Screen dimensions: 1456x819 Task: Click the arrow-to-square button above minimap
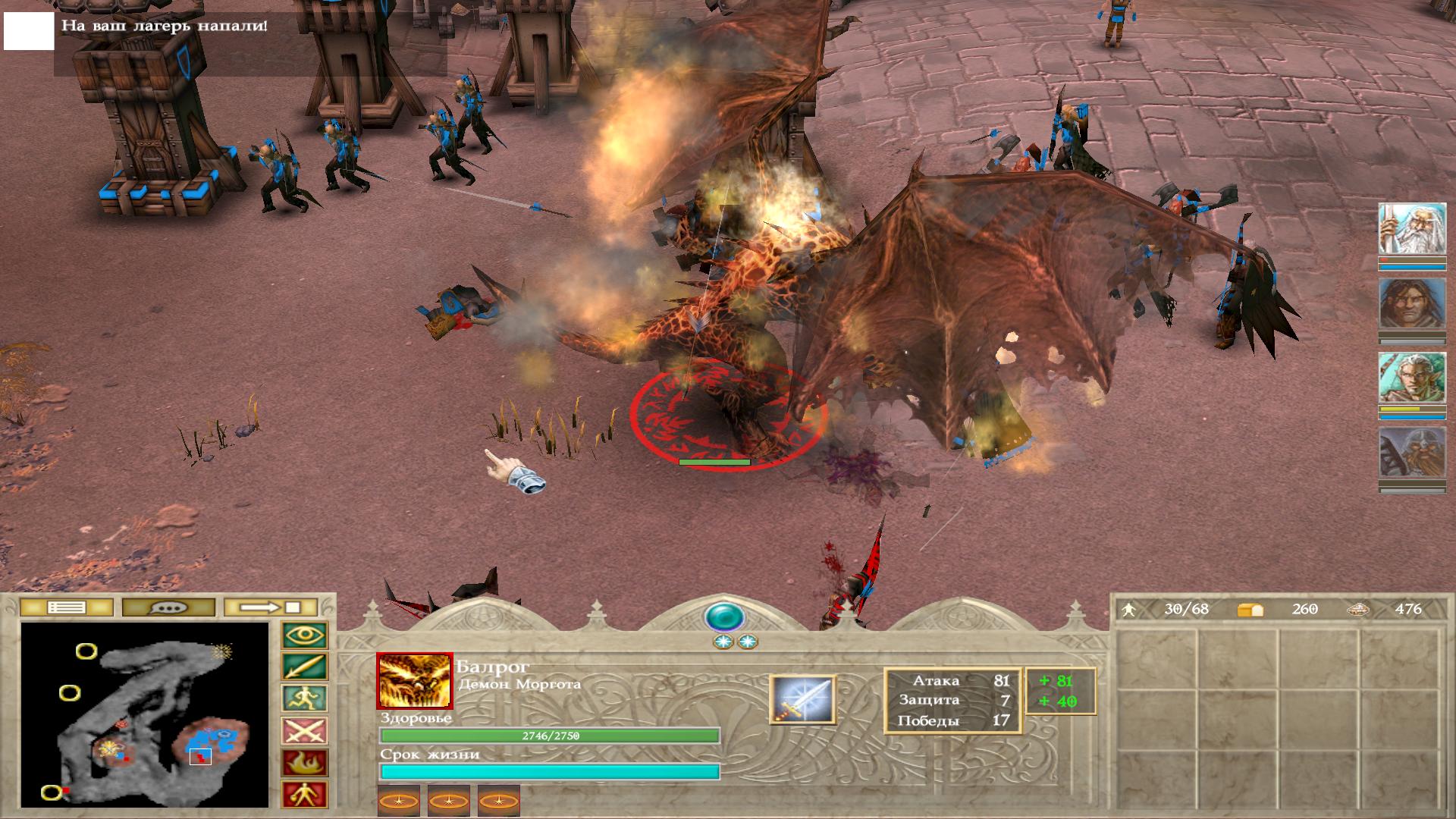270,607
